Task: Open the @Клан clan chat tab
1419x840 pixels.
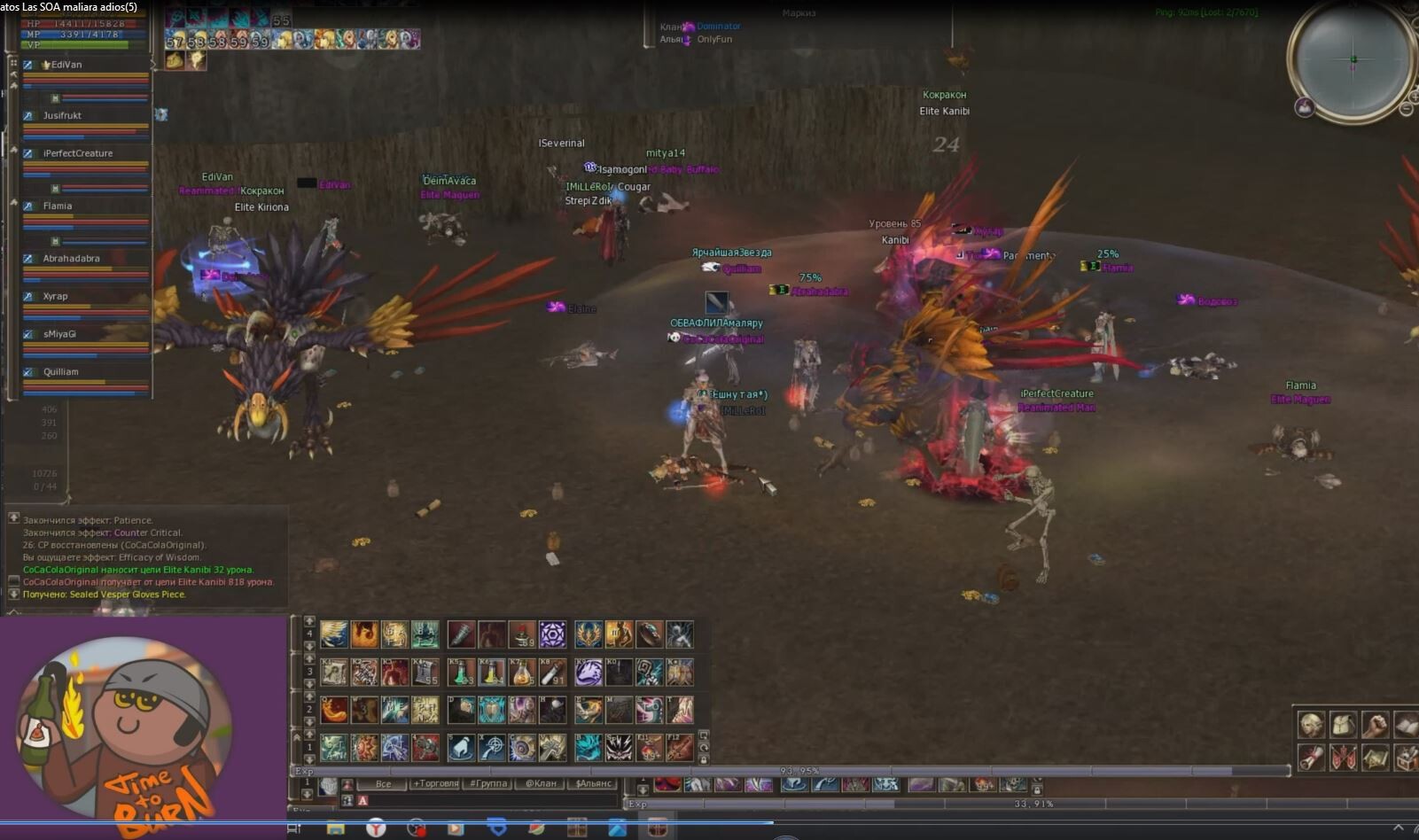Action: pos(541,783)
